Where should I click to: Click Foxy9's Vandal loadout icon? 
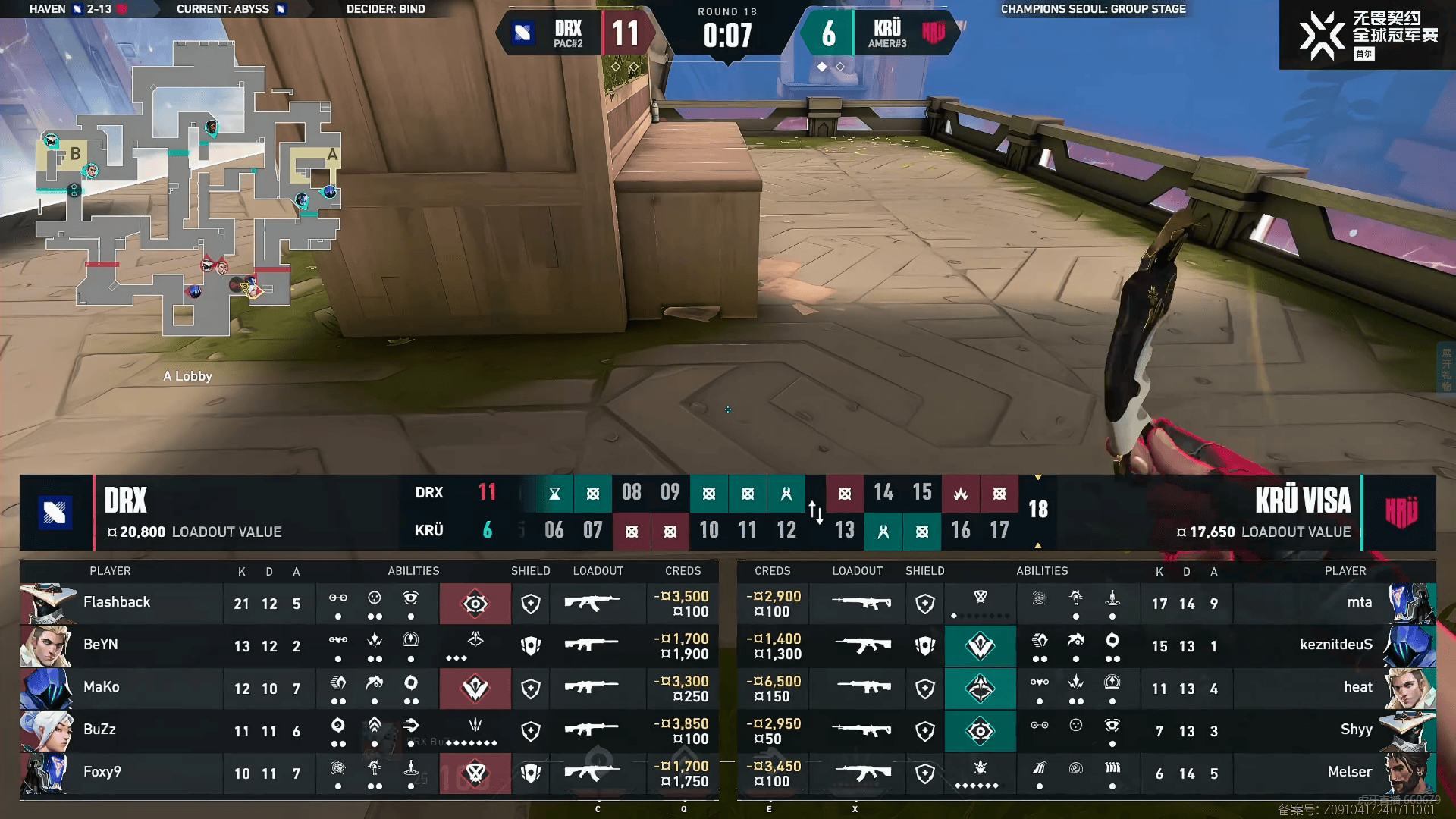click(591, 773)
